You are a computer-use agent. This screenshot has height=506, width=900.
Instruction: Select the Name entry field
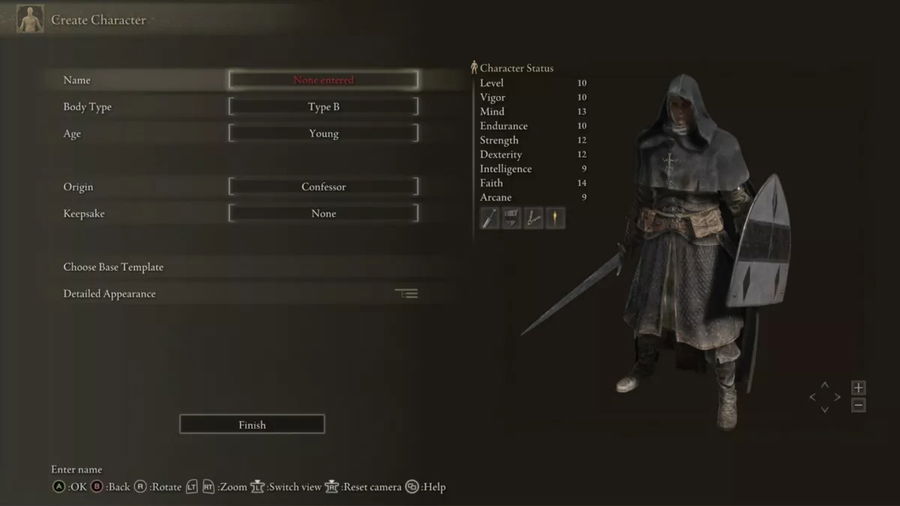click(323, 80)
